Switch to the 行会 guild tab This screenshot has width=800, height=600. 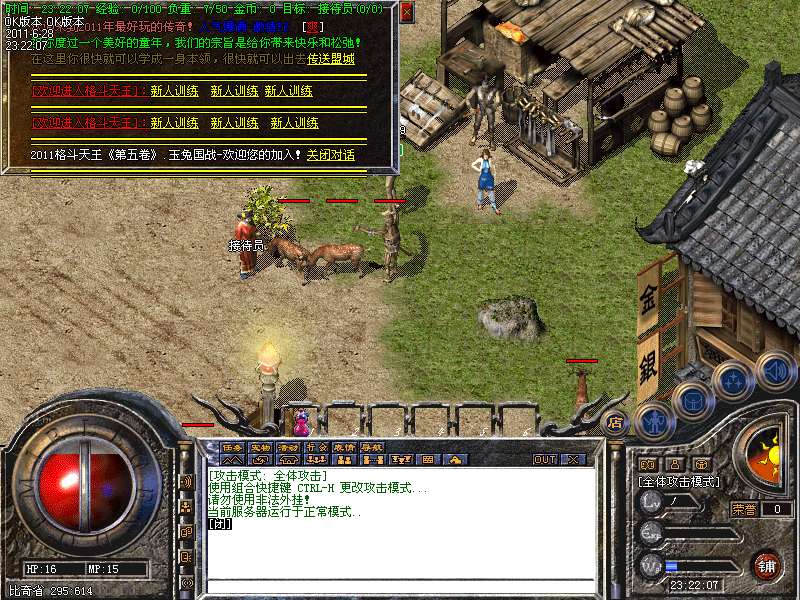pyautogui.click(x=317, y=447)
